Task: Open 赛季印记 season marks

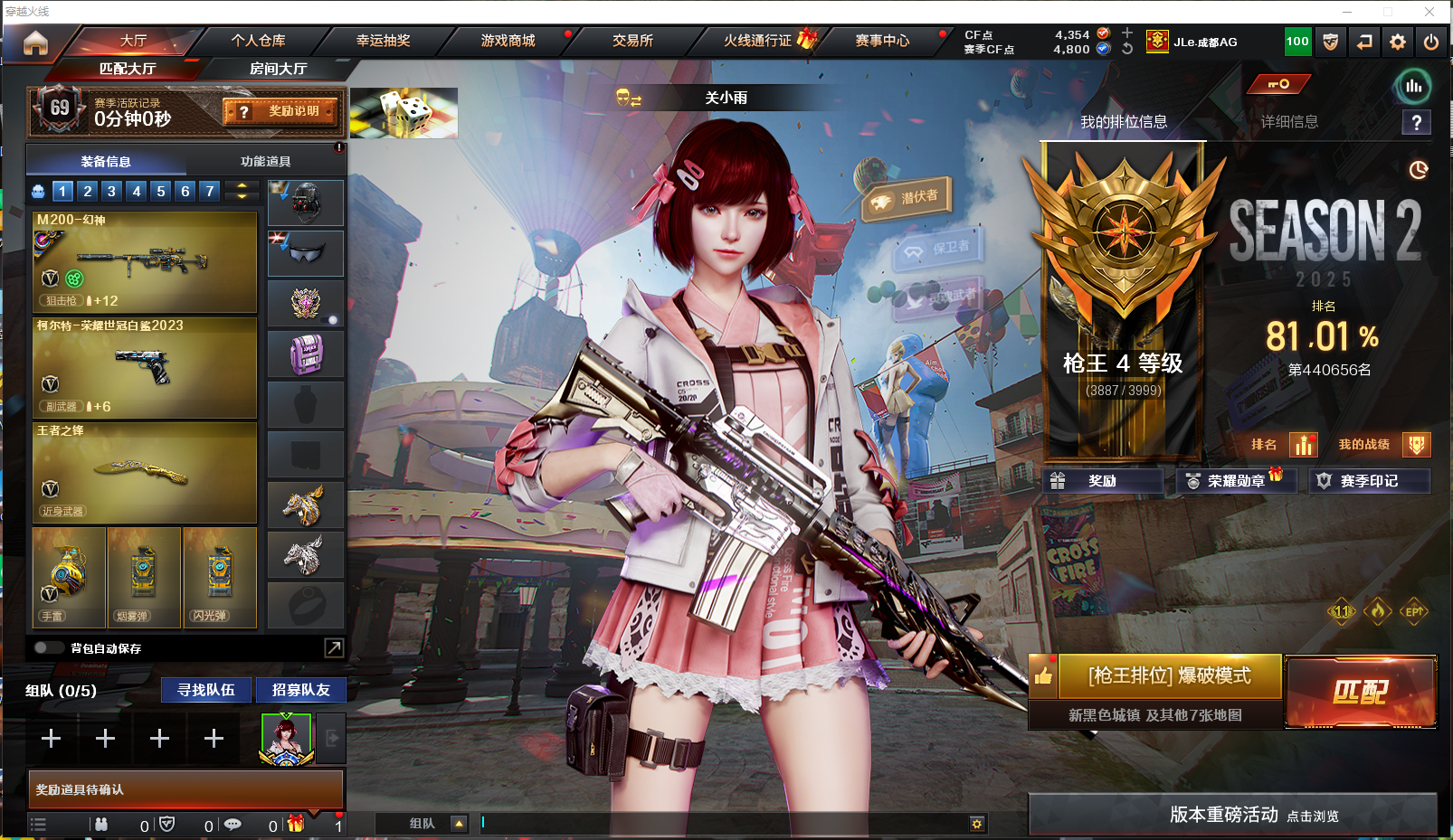Action: pyautogui.click(x=1369, y=481)
